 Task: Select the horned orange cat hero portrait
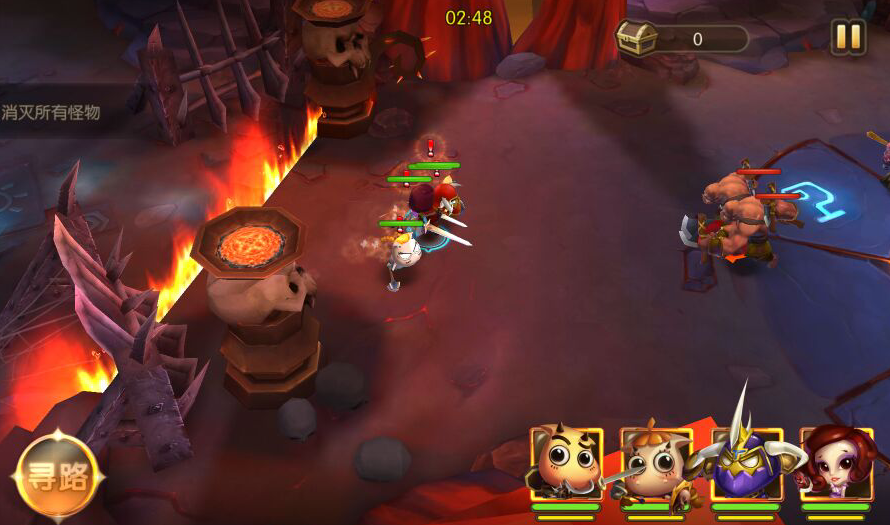(566, 464)
